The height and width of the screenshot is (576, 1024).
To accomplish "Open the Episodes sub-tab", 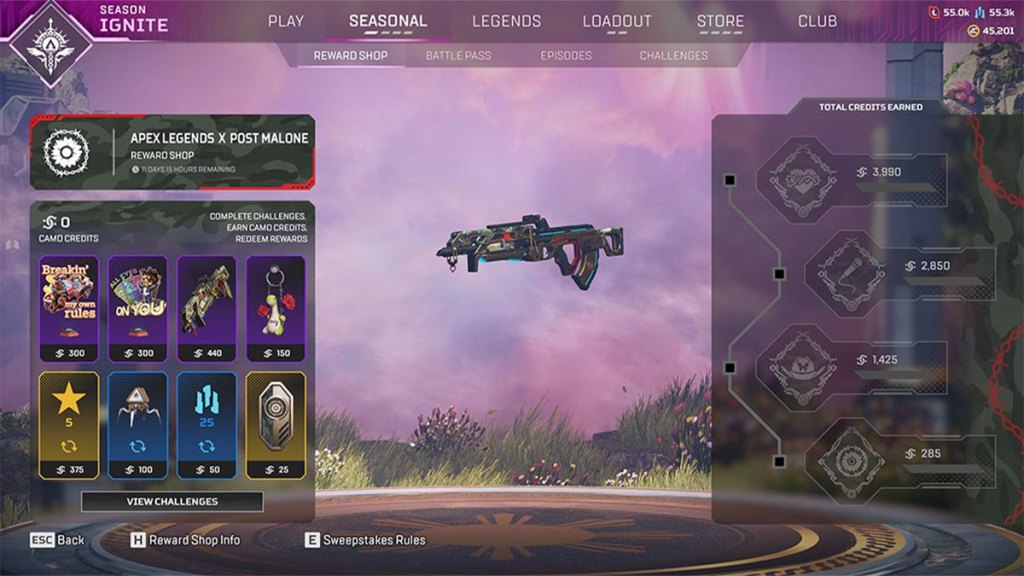I will (566, 56).
